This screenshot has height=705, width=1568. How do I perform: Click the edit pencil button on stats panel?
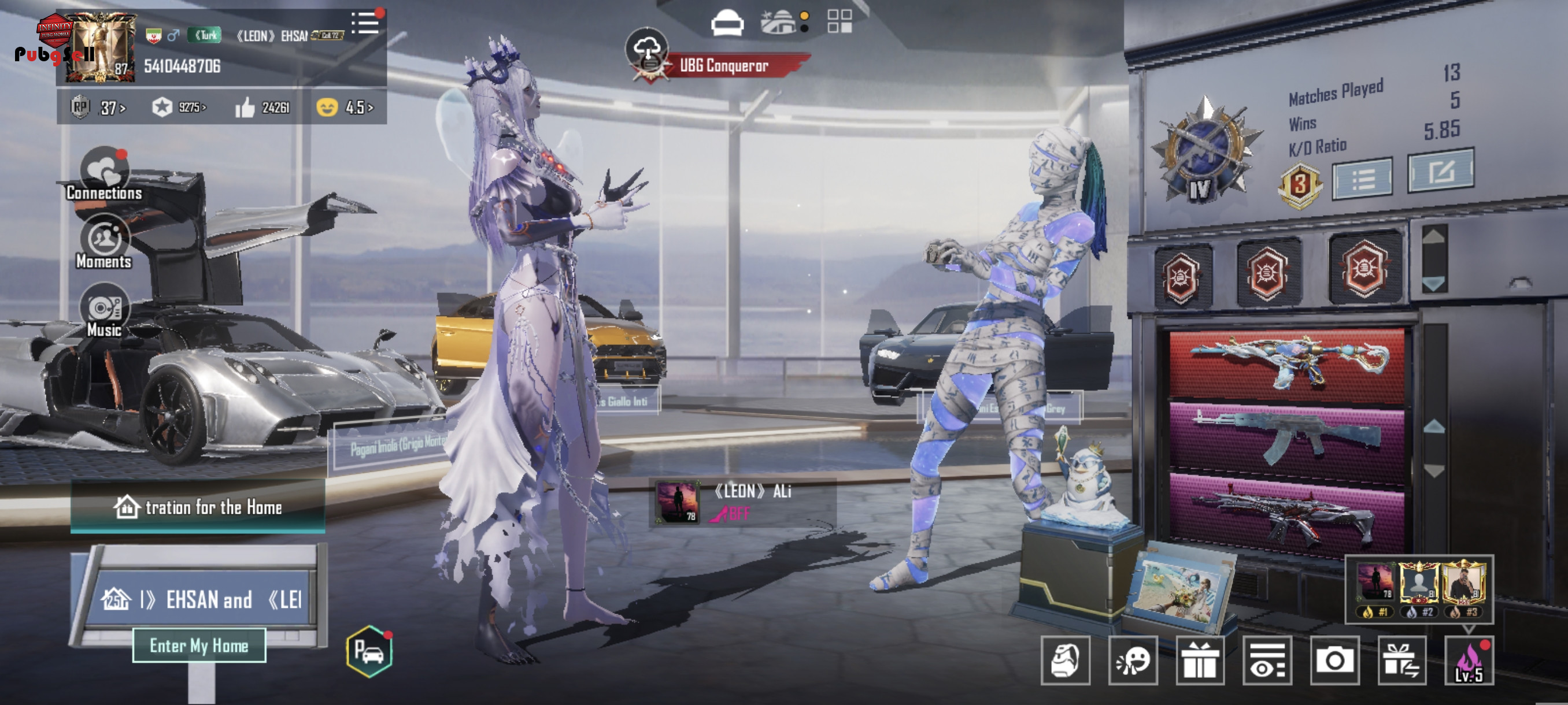1440,171
